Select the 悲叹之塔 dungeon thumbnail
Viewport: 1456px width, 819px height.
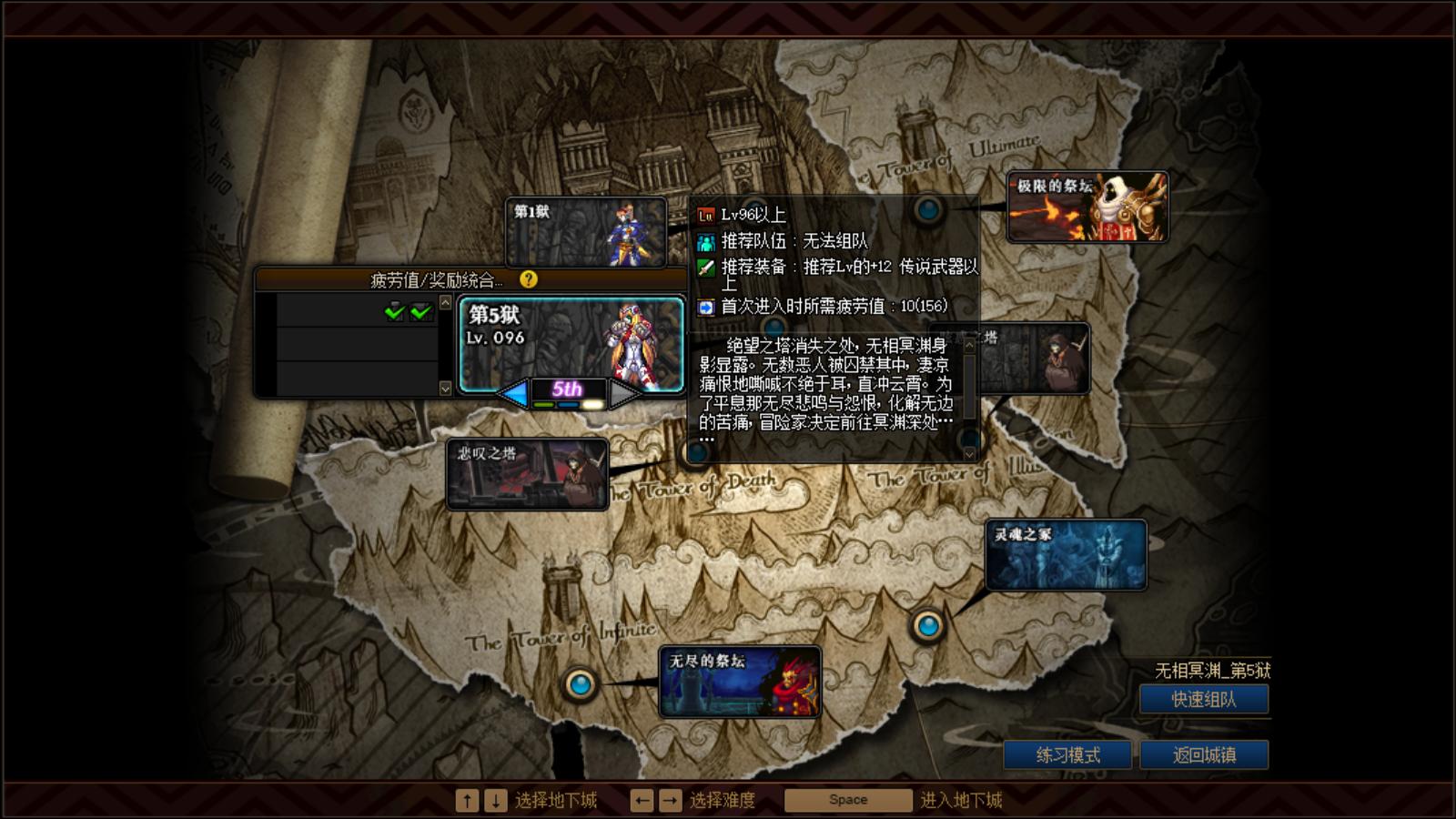tap(526, 473)
